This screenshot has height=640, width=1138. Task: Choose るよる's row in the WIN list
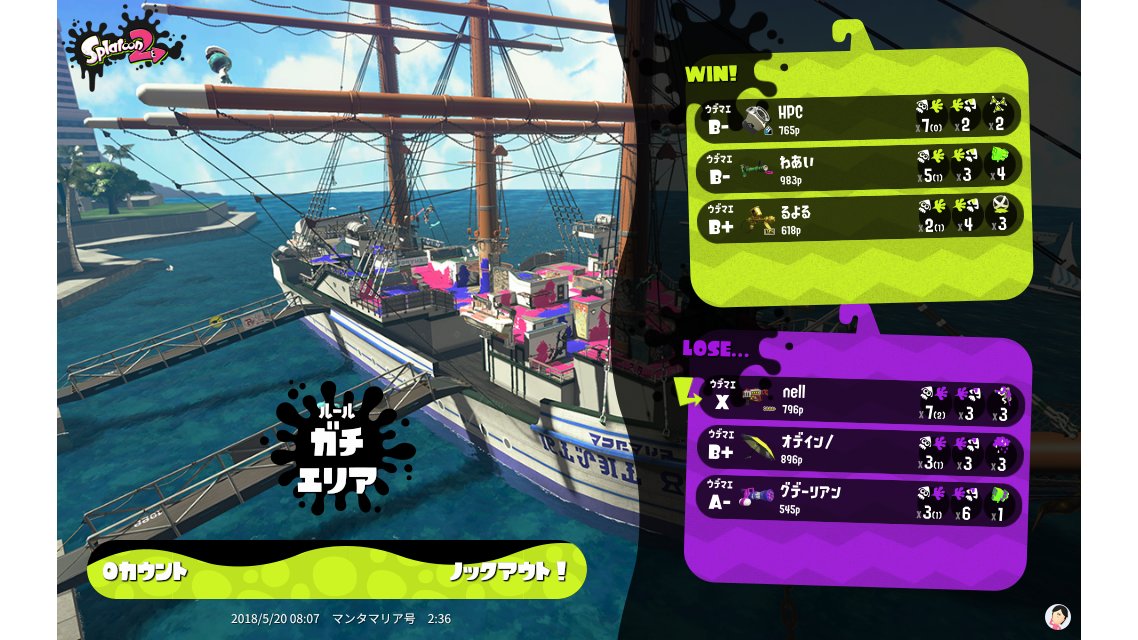point(858,216)
